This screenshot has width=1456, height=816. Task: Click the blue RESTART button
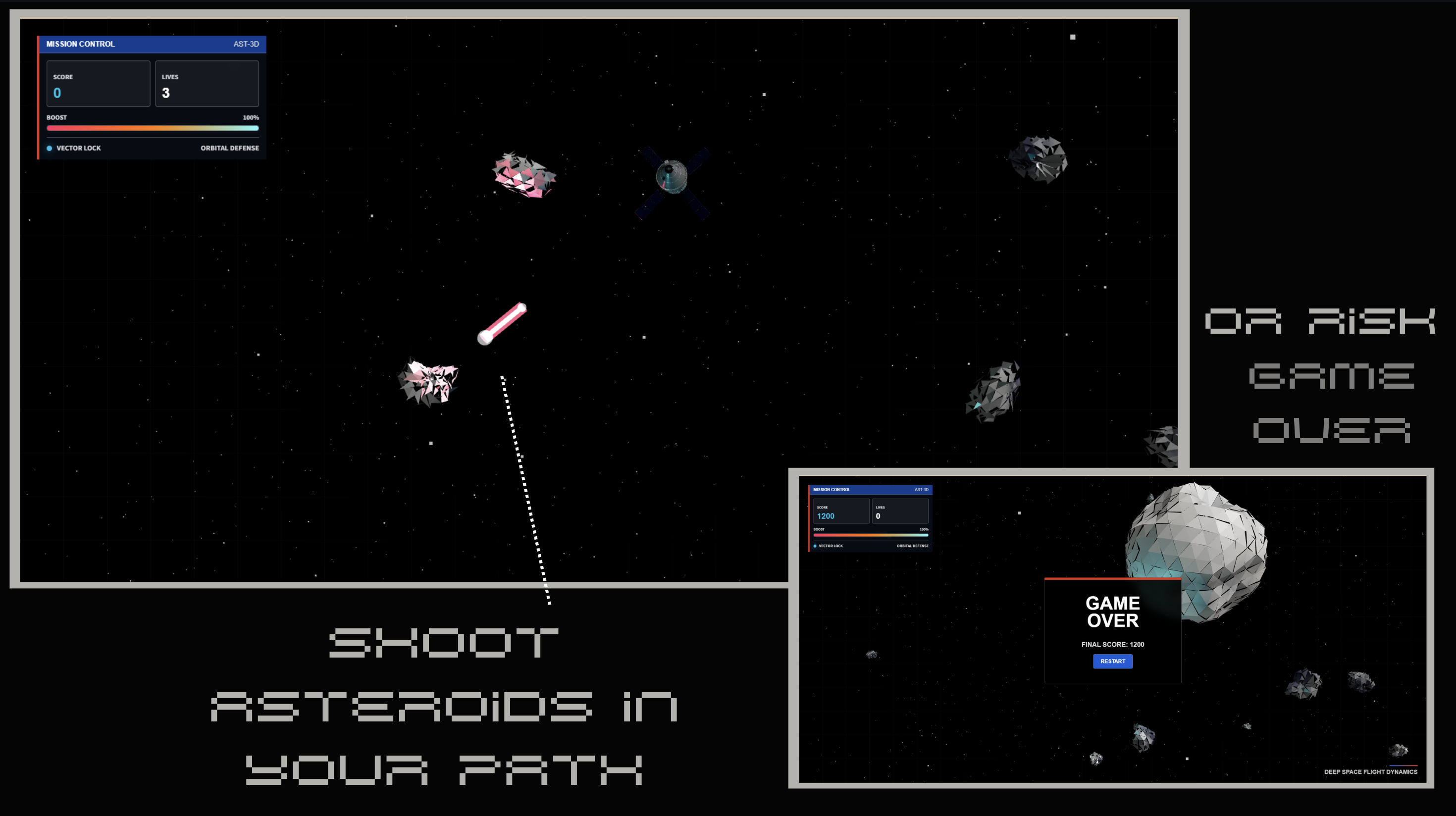(1112, 661)
